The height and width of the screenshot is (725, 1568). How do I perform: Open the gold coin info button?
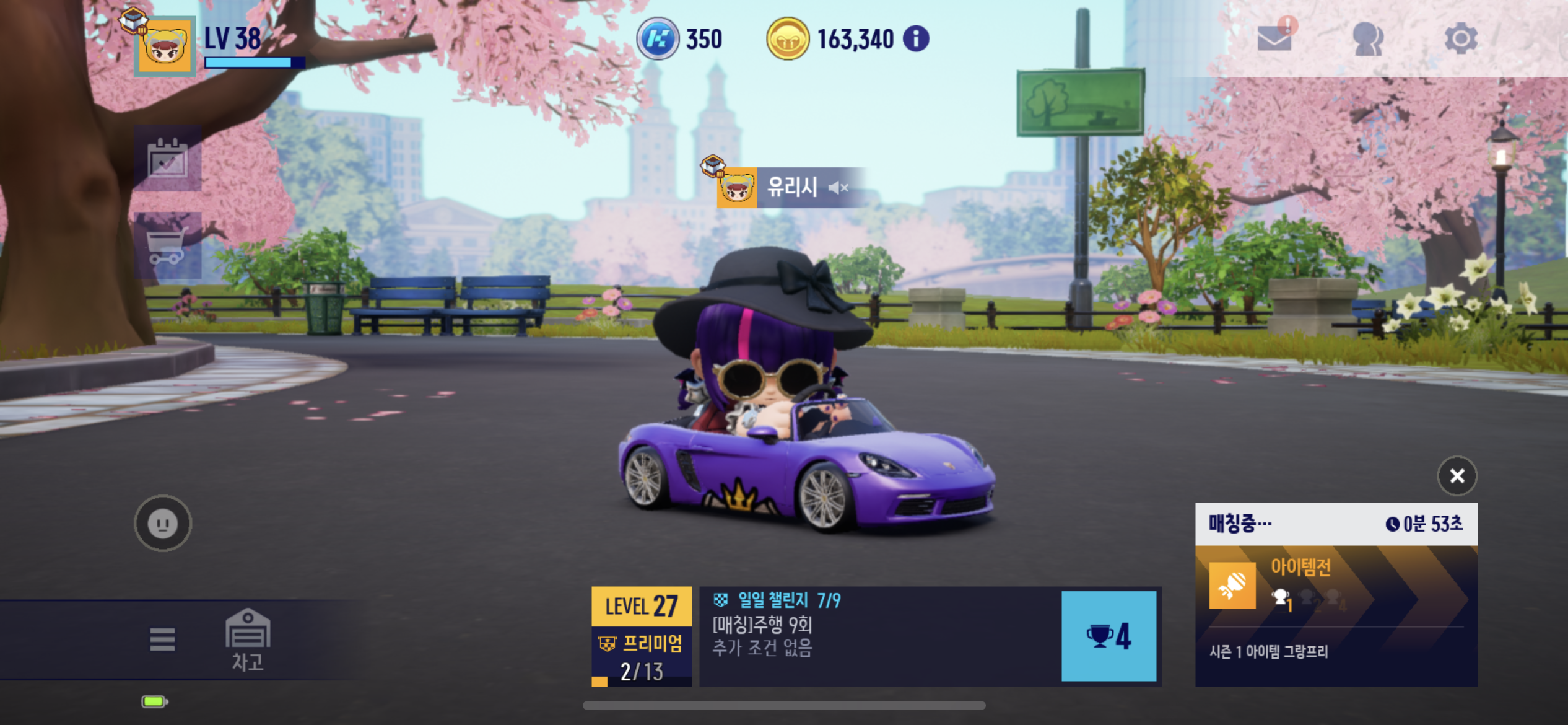(x=916, y=39)
